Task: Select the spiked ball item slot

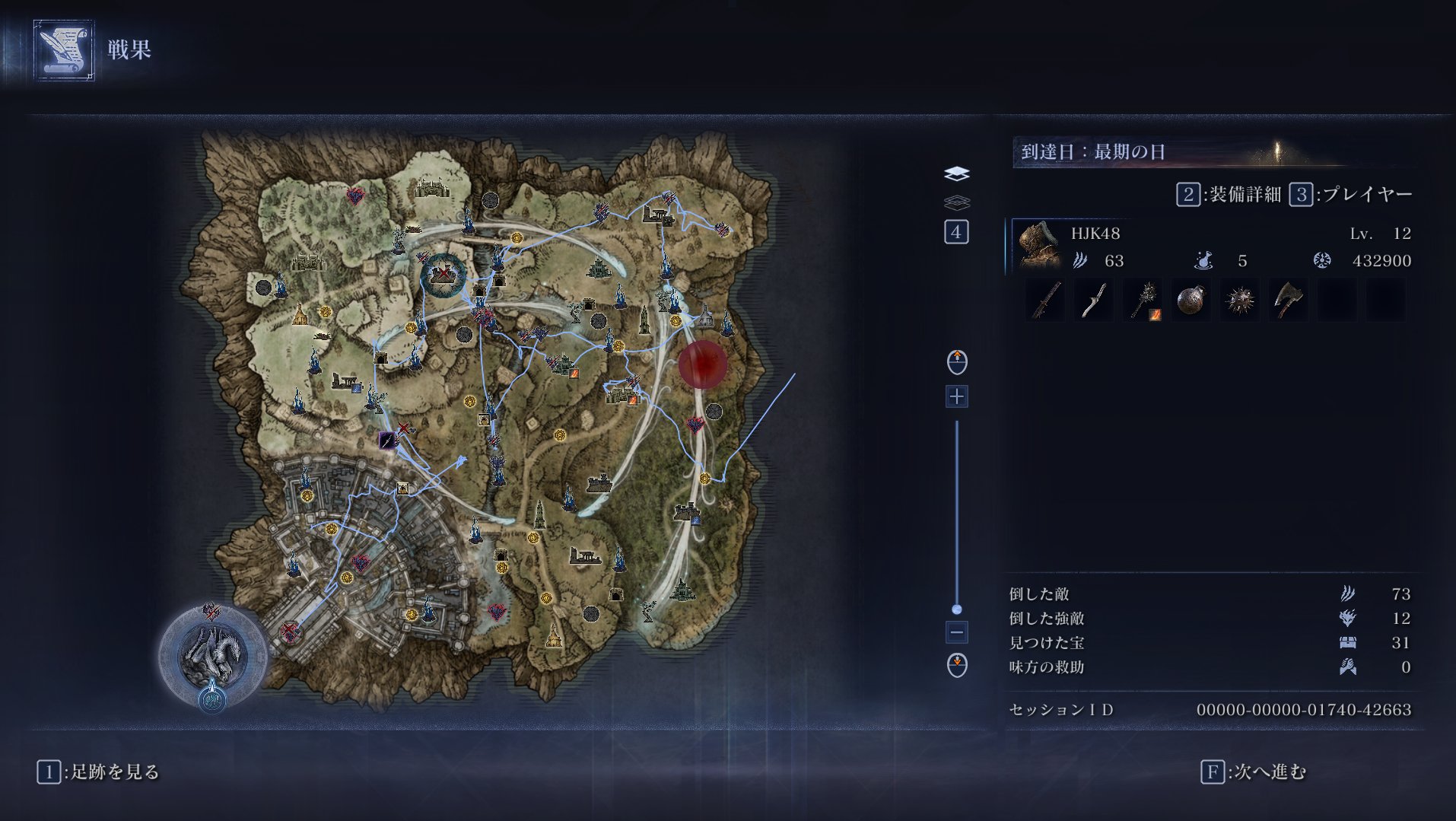Action: click(1239, 301)
